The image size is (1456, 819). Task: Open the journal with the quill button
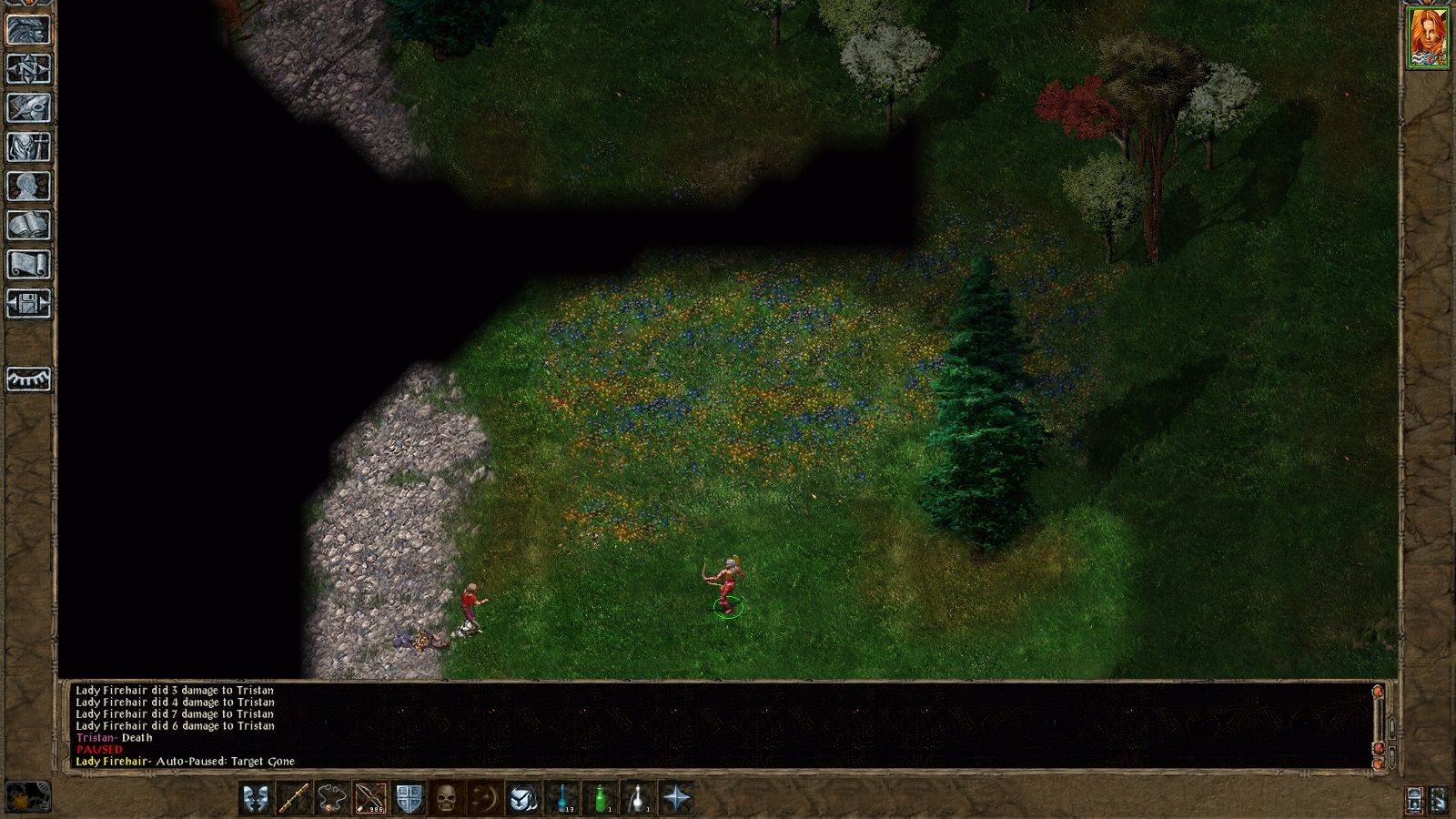[x=29, y=107]
